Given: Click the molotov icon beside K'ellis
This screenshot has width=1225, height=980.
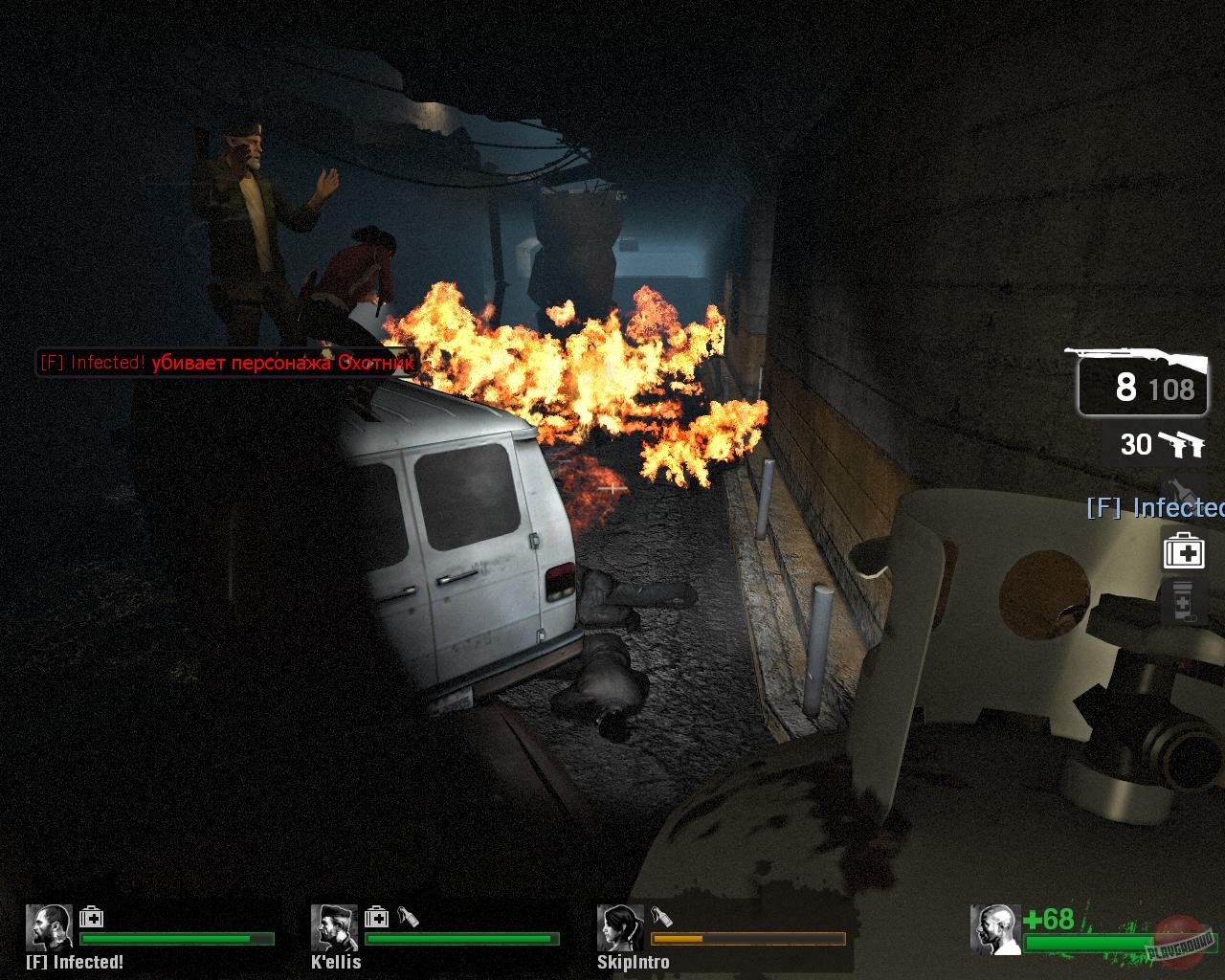Looking at the screenshot, I should (x=410, y=916).
